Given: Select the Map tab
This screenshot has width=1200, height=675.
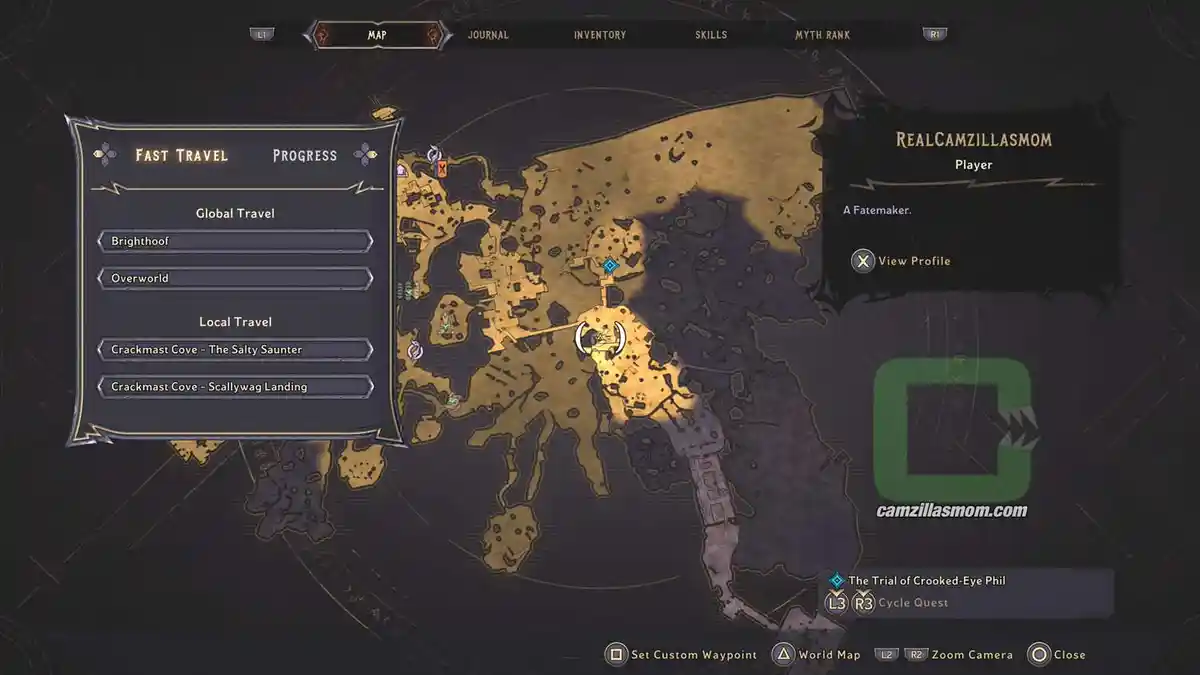Looking at the screenshot, I should pos(377,35).
